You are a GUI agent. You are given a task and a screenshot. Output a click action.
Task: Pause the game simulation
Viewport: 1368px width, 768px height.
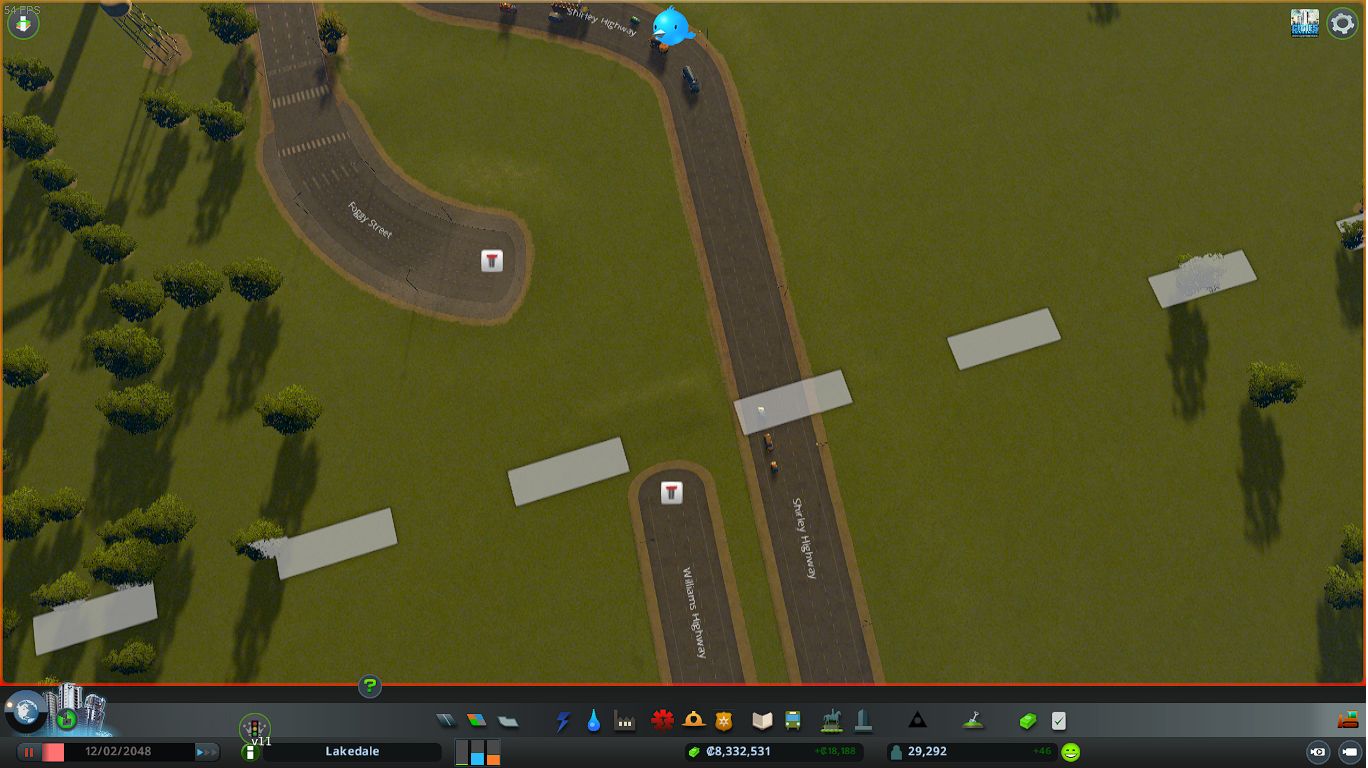click(28, 751)
